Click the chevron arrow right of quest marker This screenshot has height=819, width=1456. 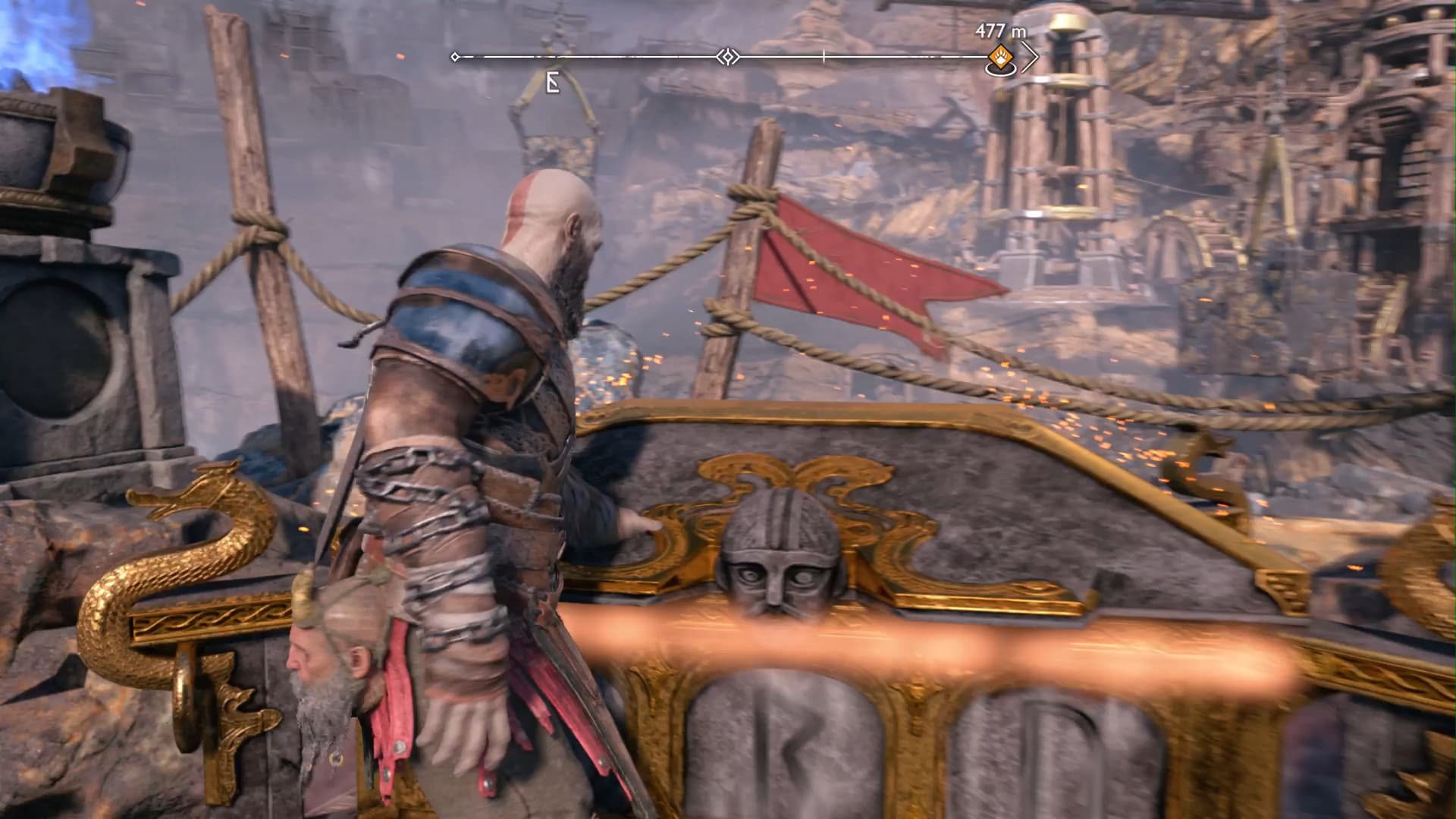pyautogui.click(x=1031, y=55)
